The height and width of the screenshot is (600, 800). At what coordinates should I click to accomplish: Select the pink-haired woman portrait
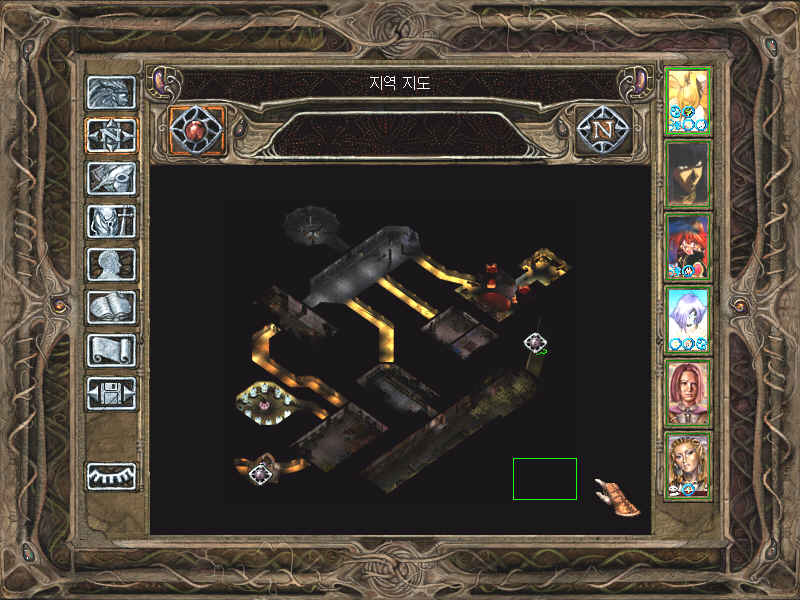688,393
